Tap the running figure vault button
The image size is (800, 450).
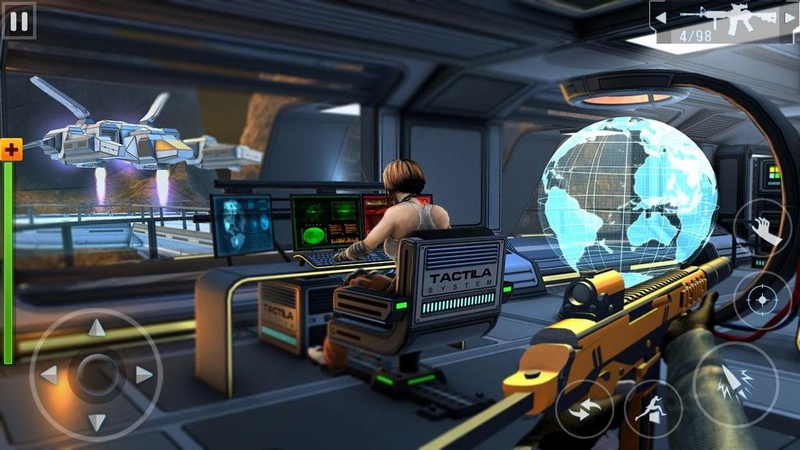click(x=653, y=409)
